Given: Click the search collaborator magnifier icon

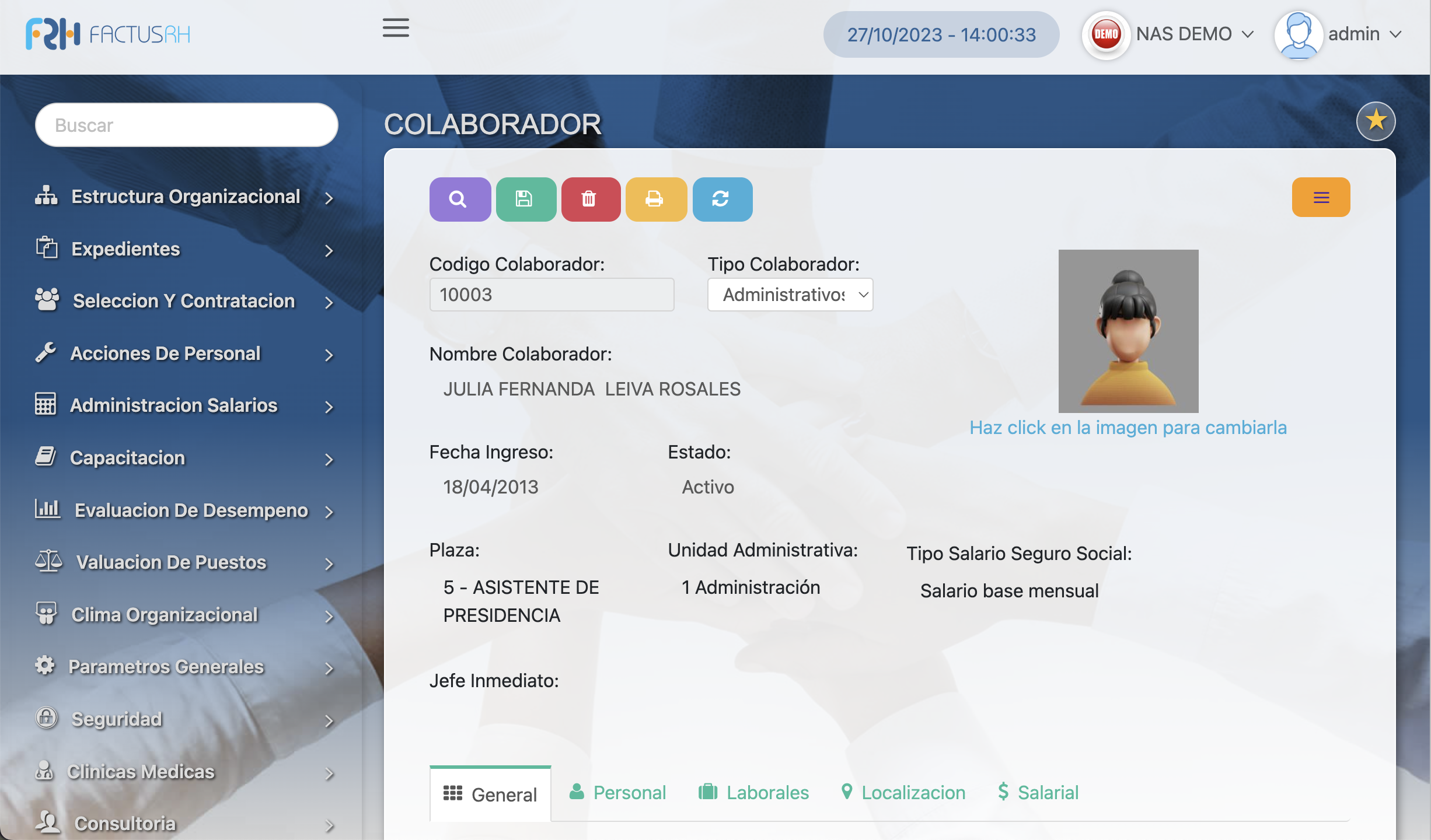Looking at the screenshot, I should tap(459, 199).
